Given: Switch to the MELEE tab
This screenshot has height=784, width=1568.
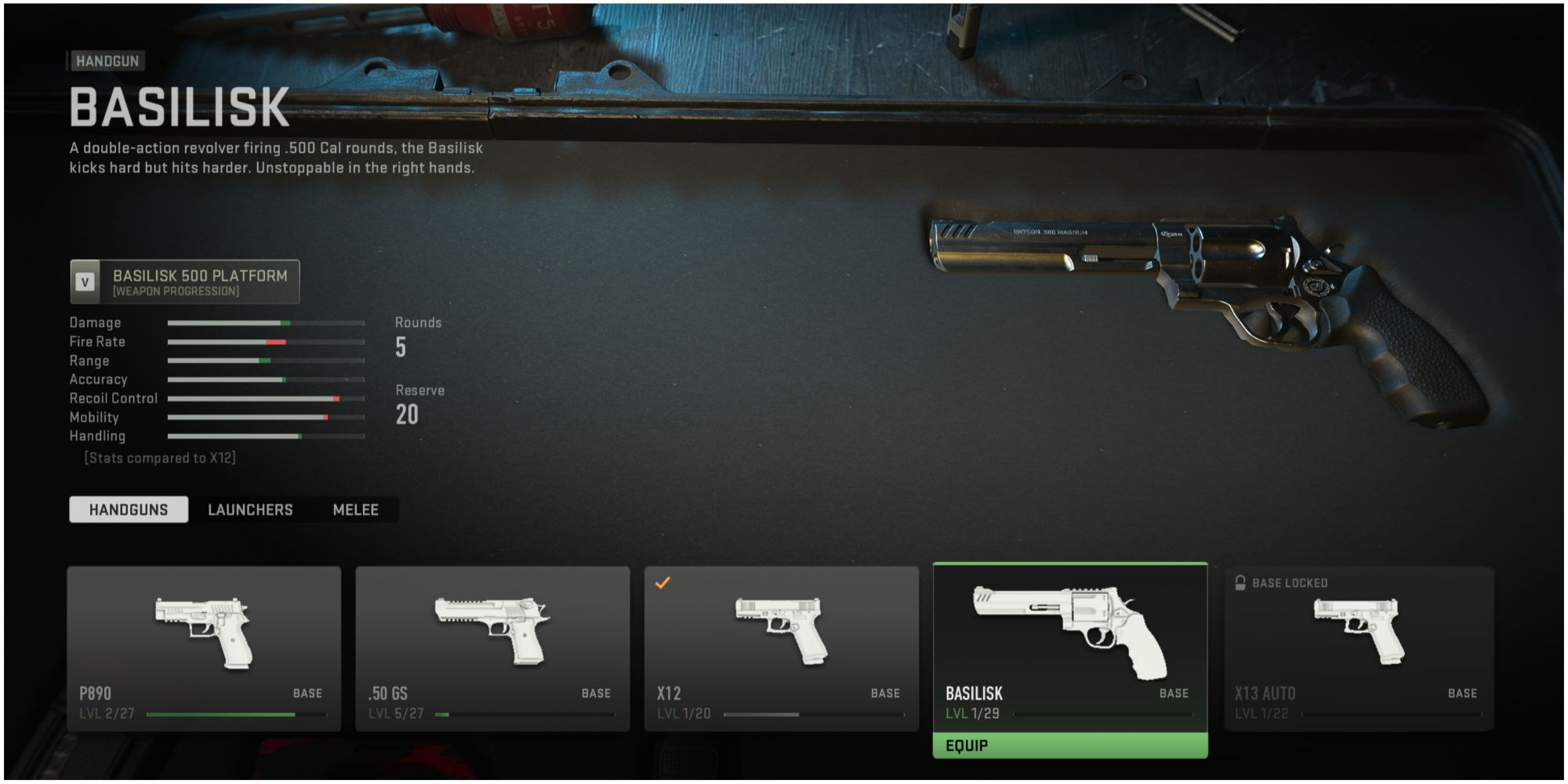Looking at the screenshot, I should pyautogui.click(x=356, y=510).
